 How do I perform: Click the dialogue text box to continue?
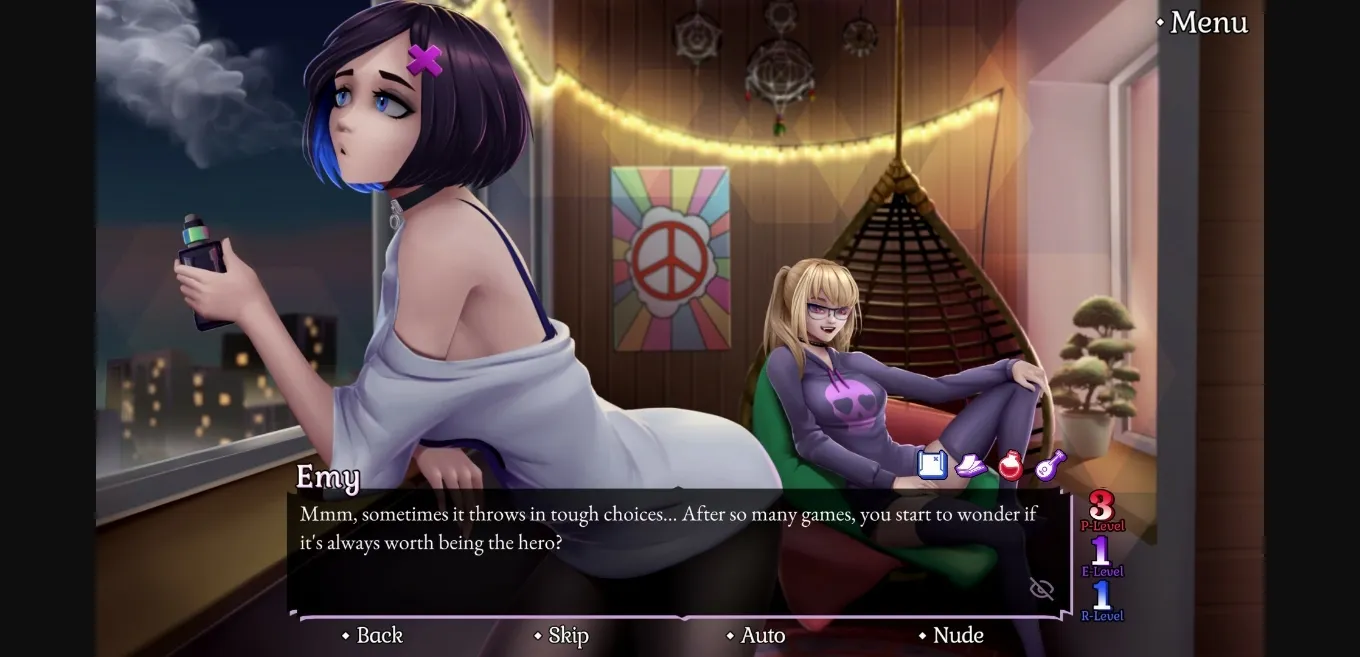click(x=660, y=560)
